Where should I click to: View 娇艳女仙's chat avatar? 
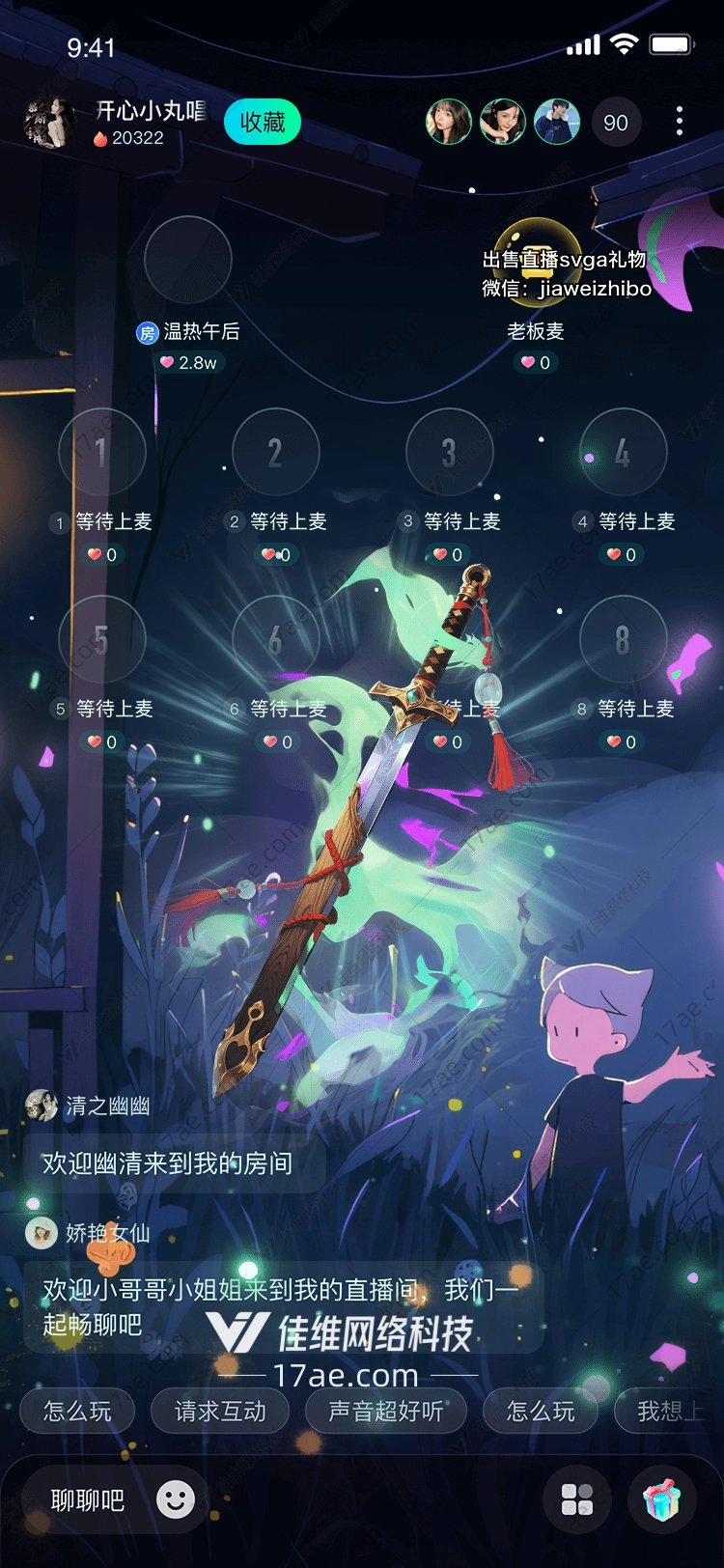(x=42, y=1233)
